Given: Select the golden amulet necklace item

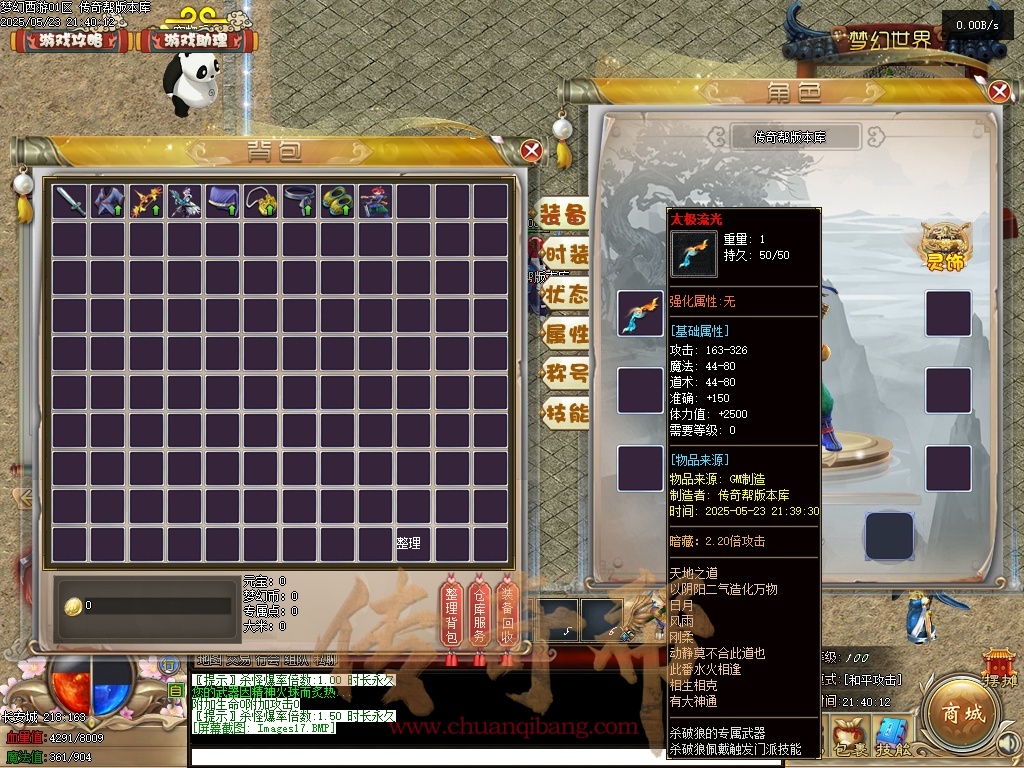Looking at the screenshot, I should coord(262,201).
